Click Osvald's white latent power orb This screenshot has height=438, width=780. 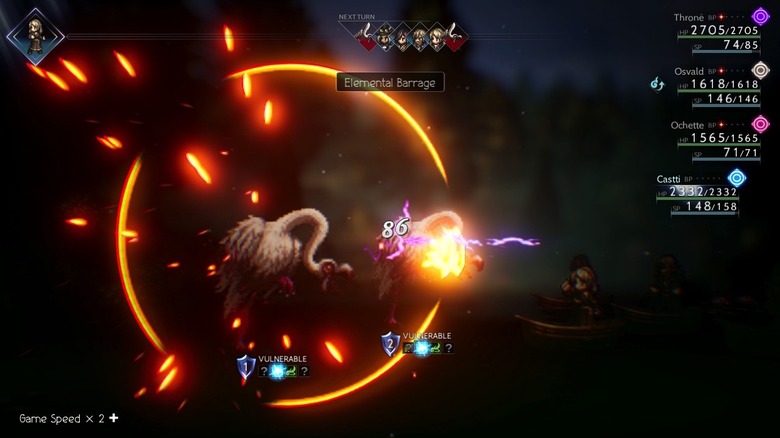click(x=760, y=70)
